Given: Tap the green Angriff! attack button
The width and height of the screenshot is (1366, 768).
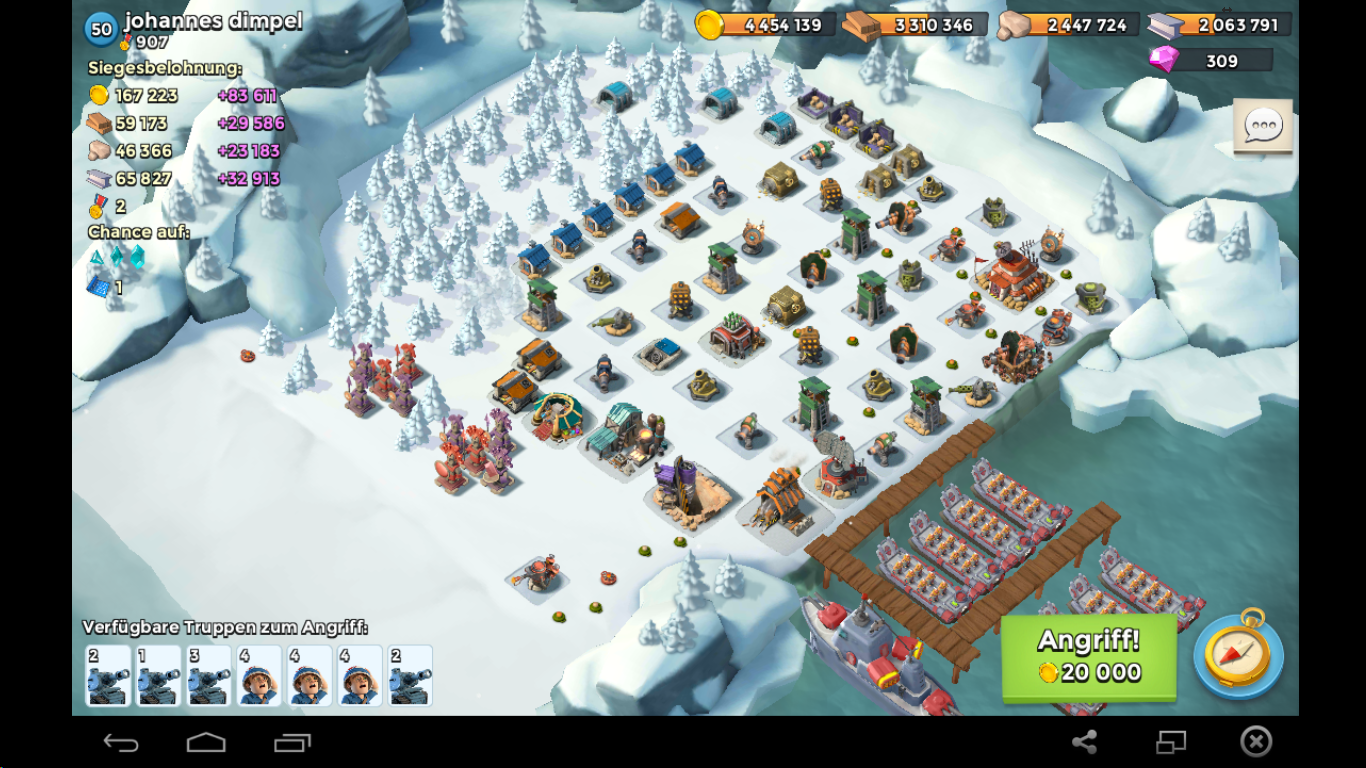Looking at the screenshot, I should tap(1089, 657).
